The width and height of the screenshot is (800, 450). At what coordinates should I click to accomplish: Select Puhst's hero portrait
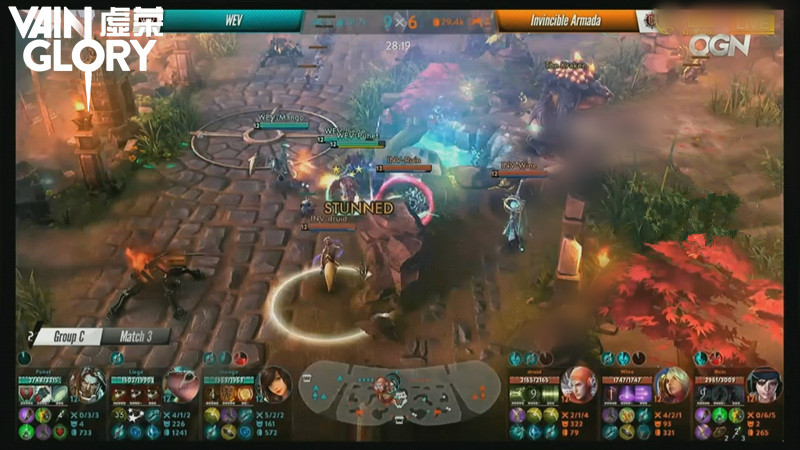(x=89, y=385)
